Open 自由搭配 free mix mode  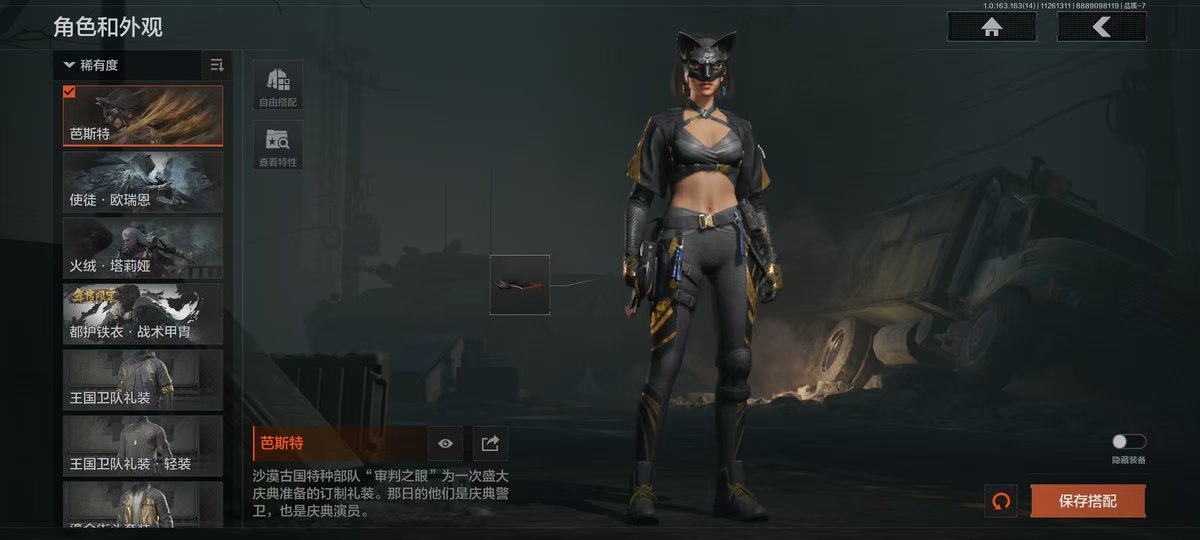278,85
